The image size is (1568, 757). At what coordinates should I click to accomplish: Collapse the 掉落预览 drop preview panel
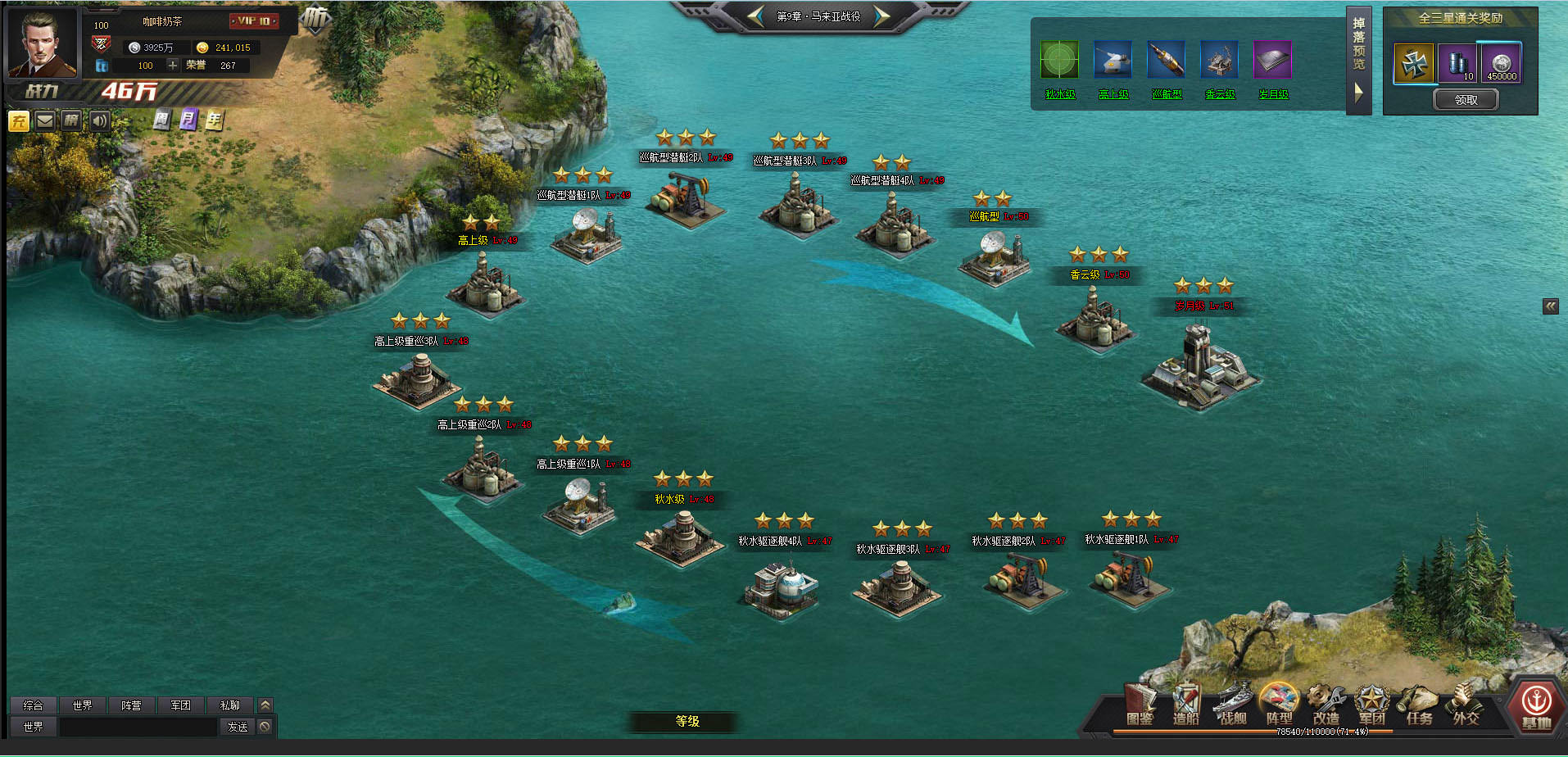(1358, 93)
